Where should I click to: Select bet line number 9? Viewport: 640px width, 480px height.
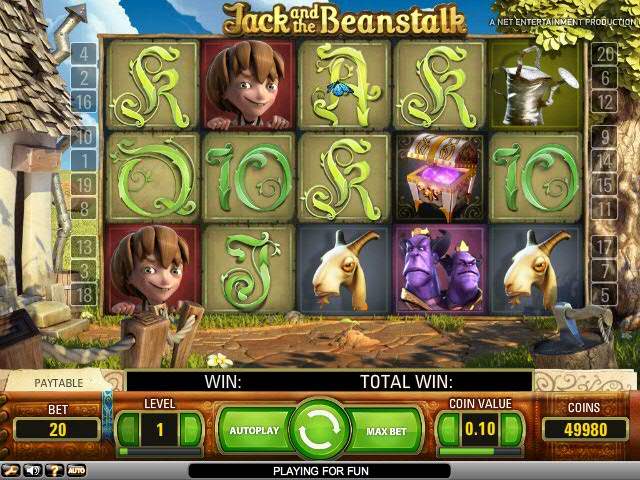point(603,136)
